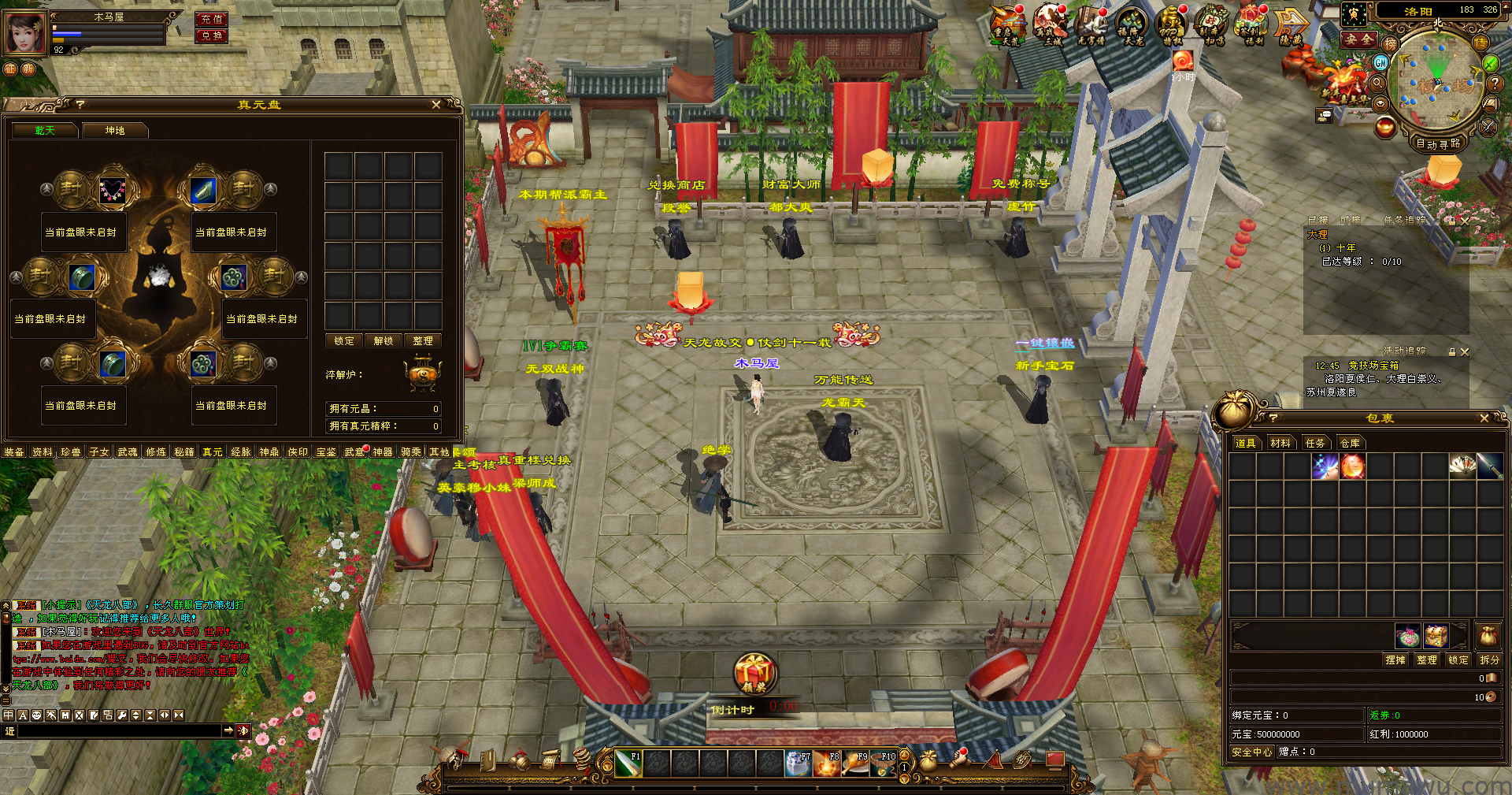Click the 拆分 split button
Viewport: 1512px width, 795px height.
1489,660
